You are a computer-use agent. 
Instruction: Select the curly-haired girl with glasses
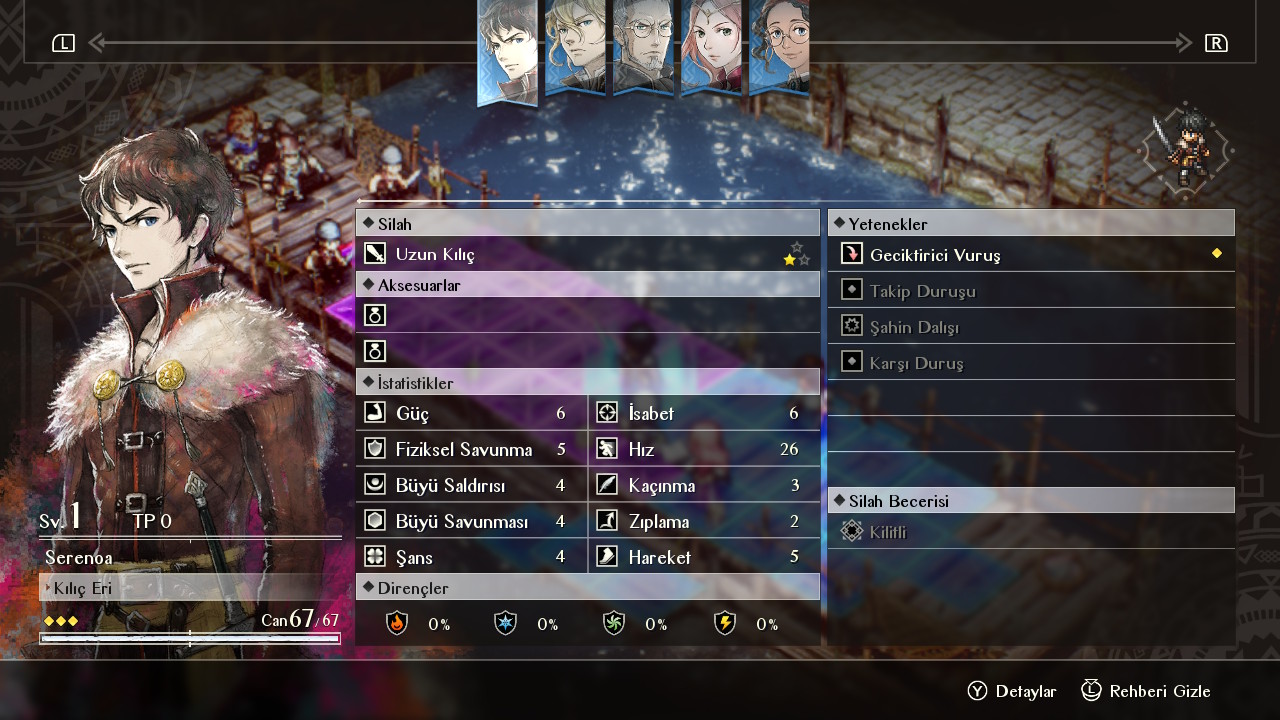(779, 48)
